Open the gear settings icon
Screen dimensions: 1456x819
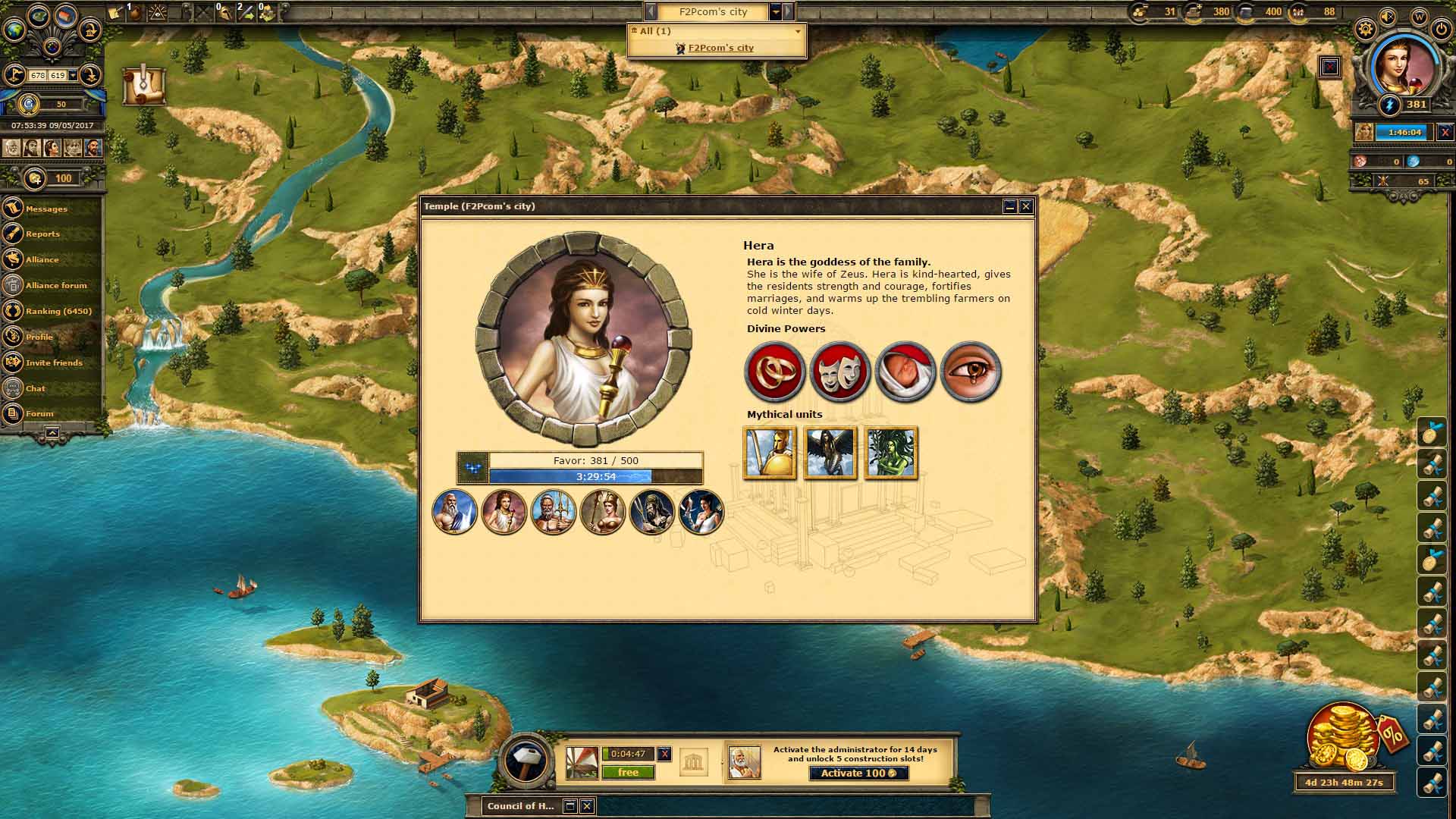(1365, 30)
